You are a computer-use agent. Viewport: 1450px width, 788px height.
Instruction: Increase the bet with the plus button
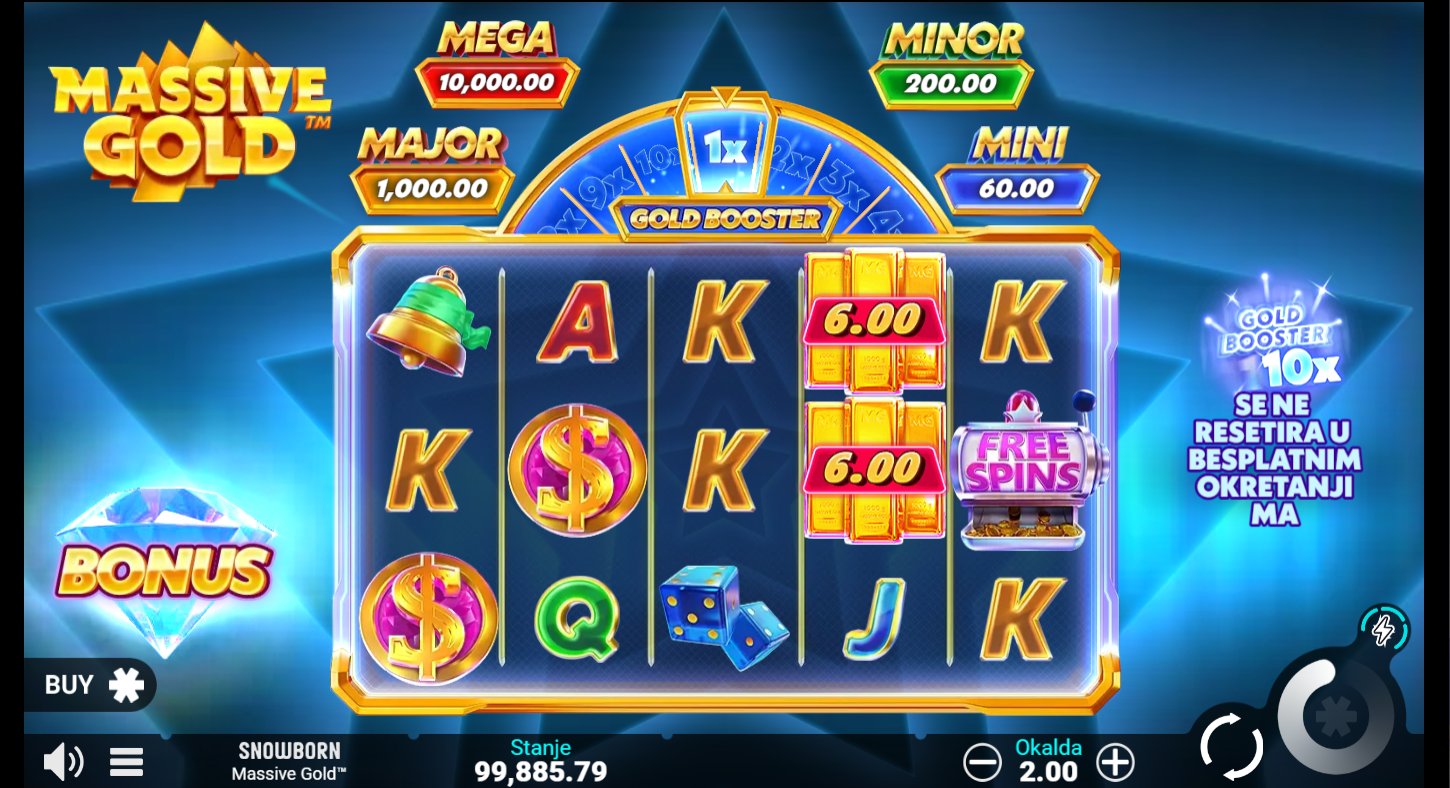1115,763
